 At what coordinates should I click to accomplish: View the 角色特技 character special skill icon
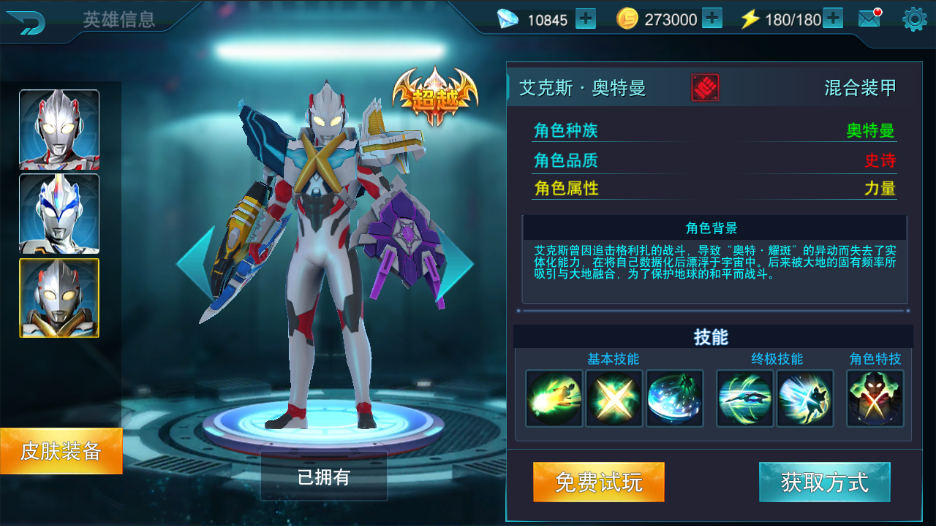click(x=875, y=398)
